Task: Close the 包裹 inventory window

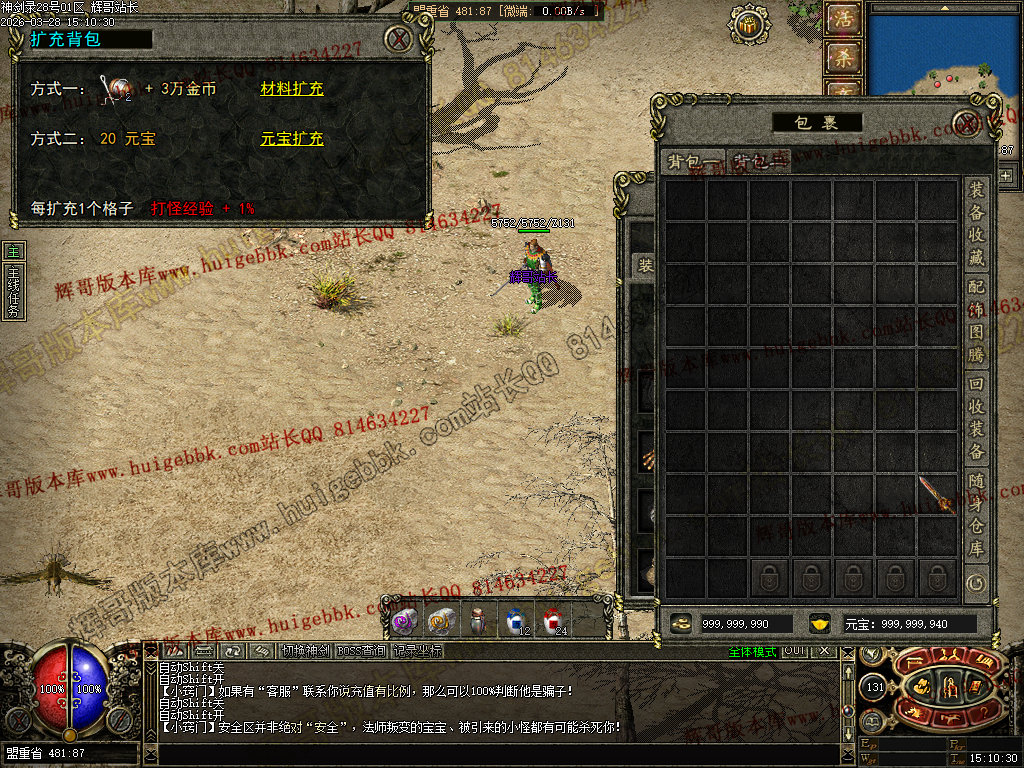Action: 964,123
